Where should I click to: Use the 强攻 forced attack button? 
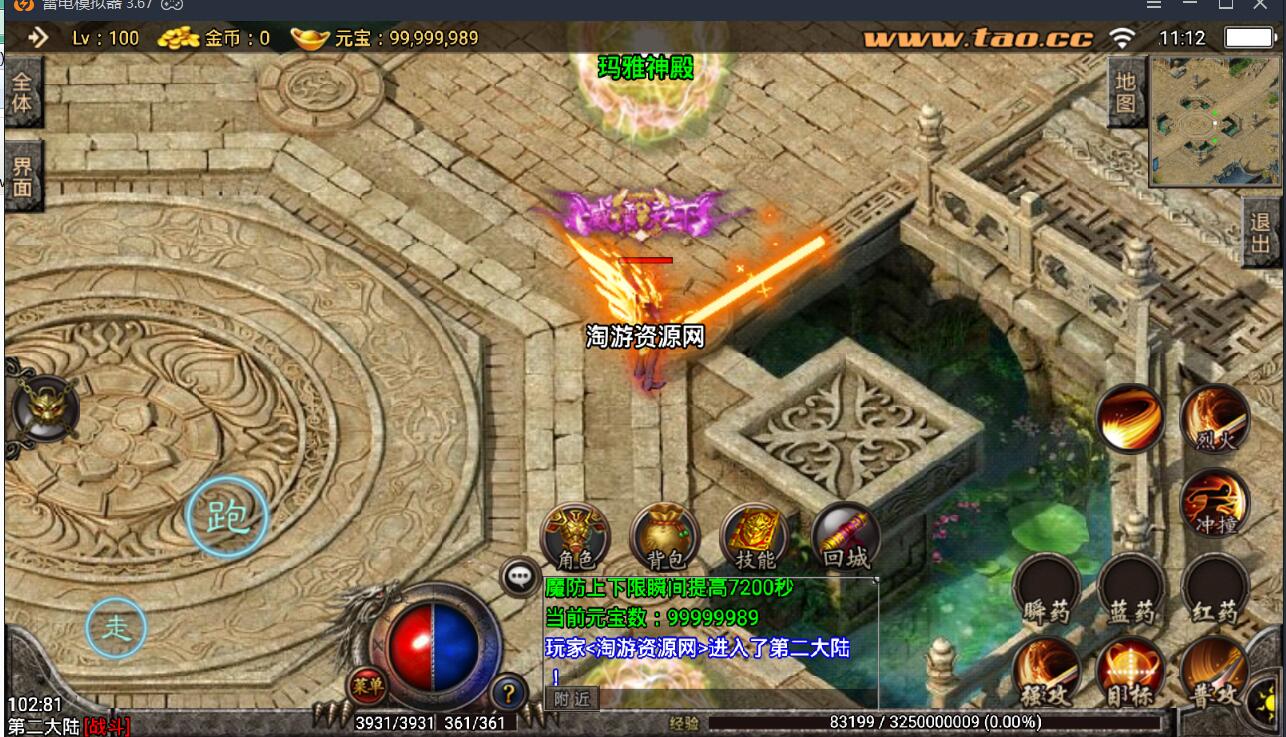(1046, 672)
